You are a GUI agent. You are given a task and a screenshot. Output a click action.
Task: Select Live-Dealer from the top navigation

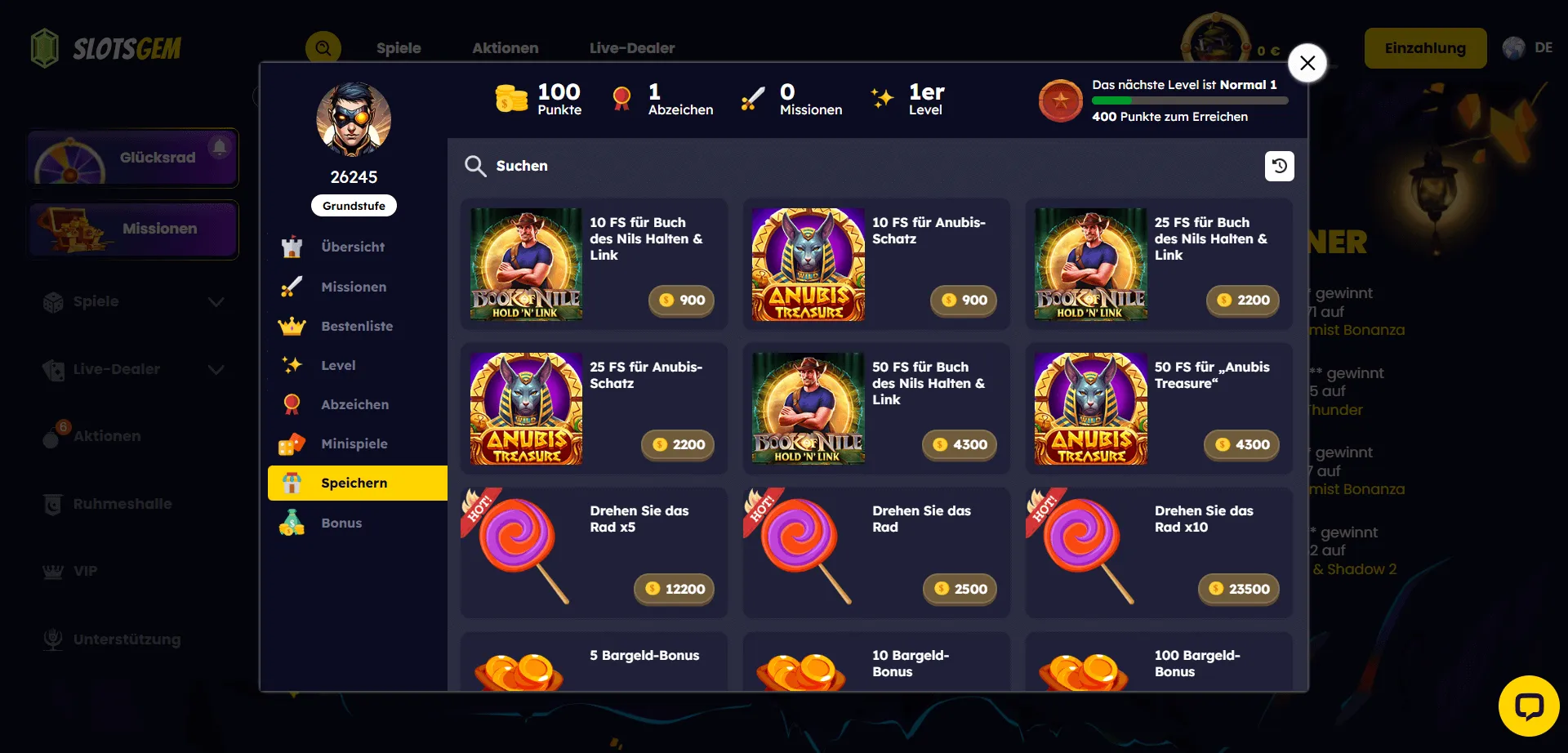point(632,48)
